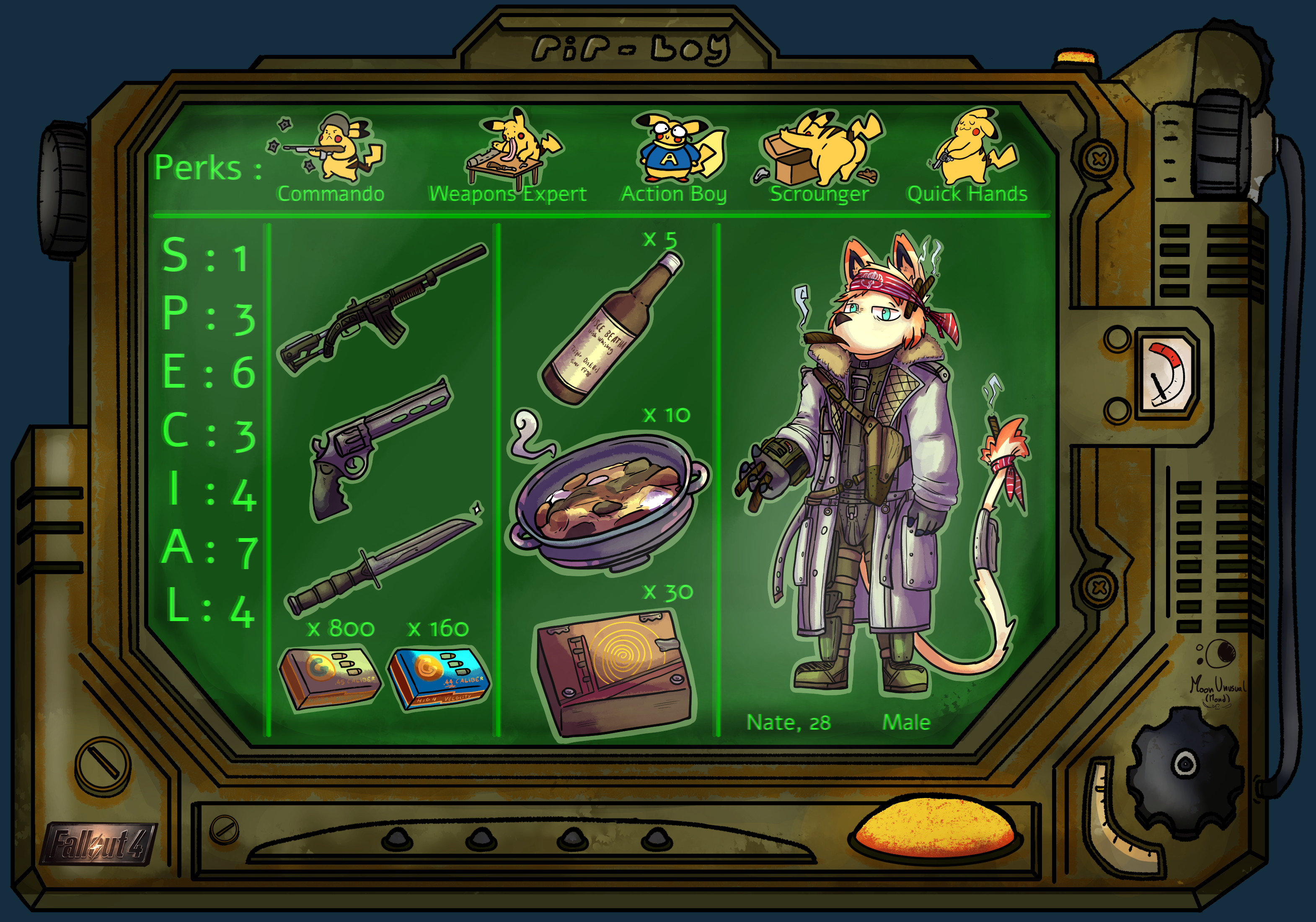The height and width of the screenshot is (922, 1316).
Task: Select the Commando perk icon
Action: pyautogui.click(x=332, y=148)
